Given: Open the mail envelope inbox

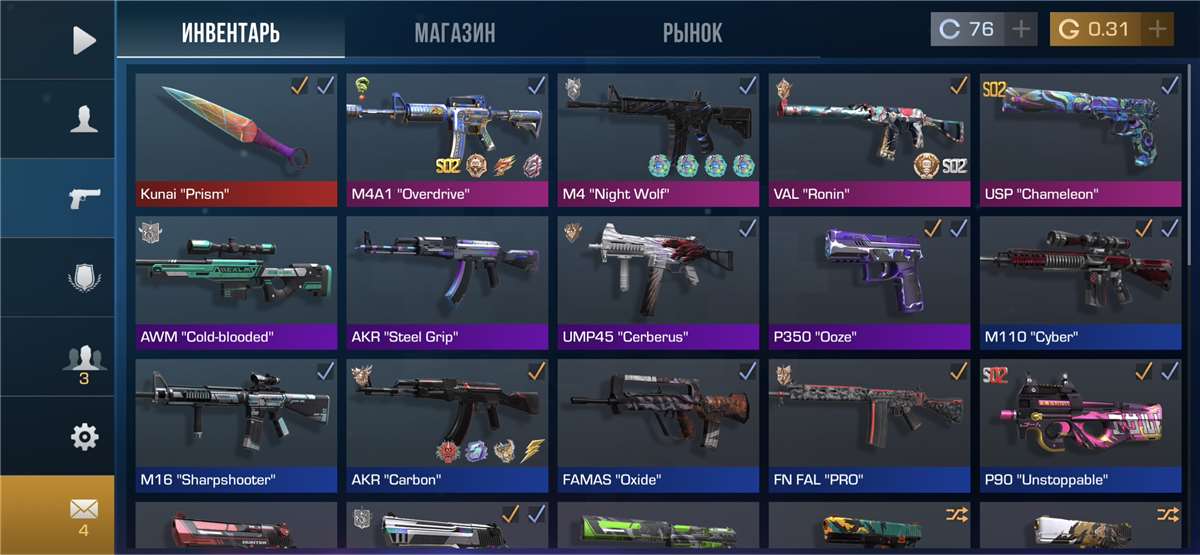Looking at the screenshot, I should (84, 512).
